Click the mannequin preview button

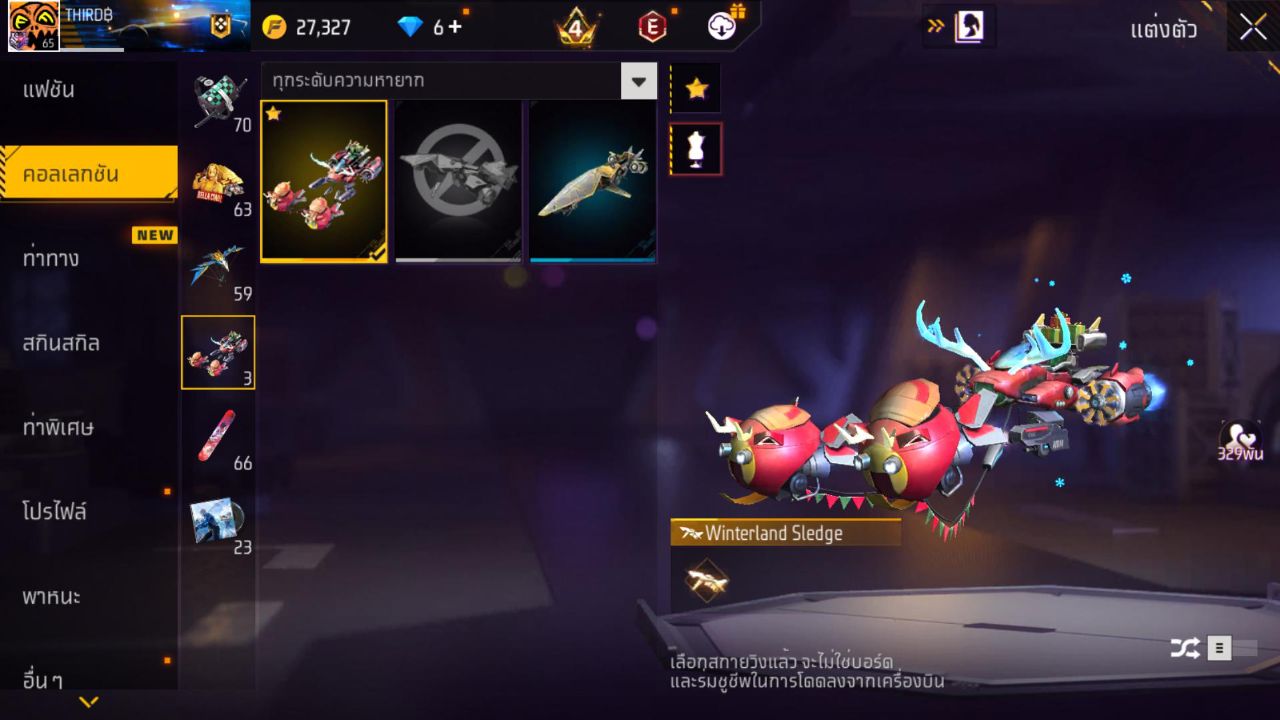point(696,149)
